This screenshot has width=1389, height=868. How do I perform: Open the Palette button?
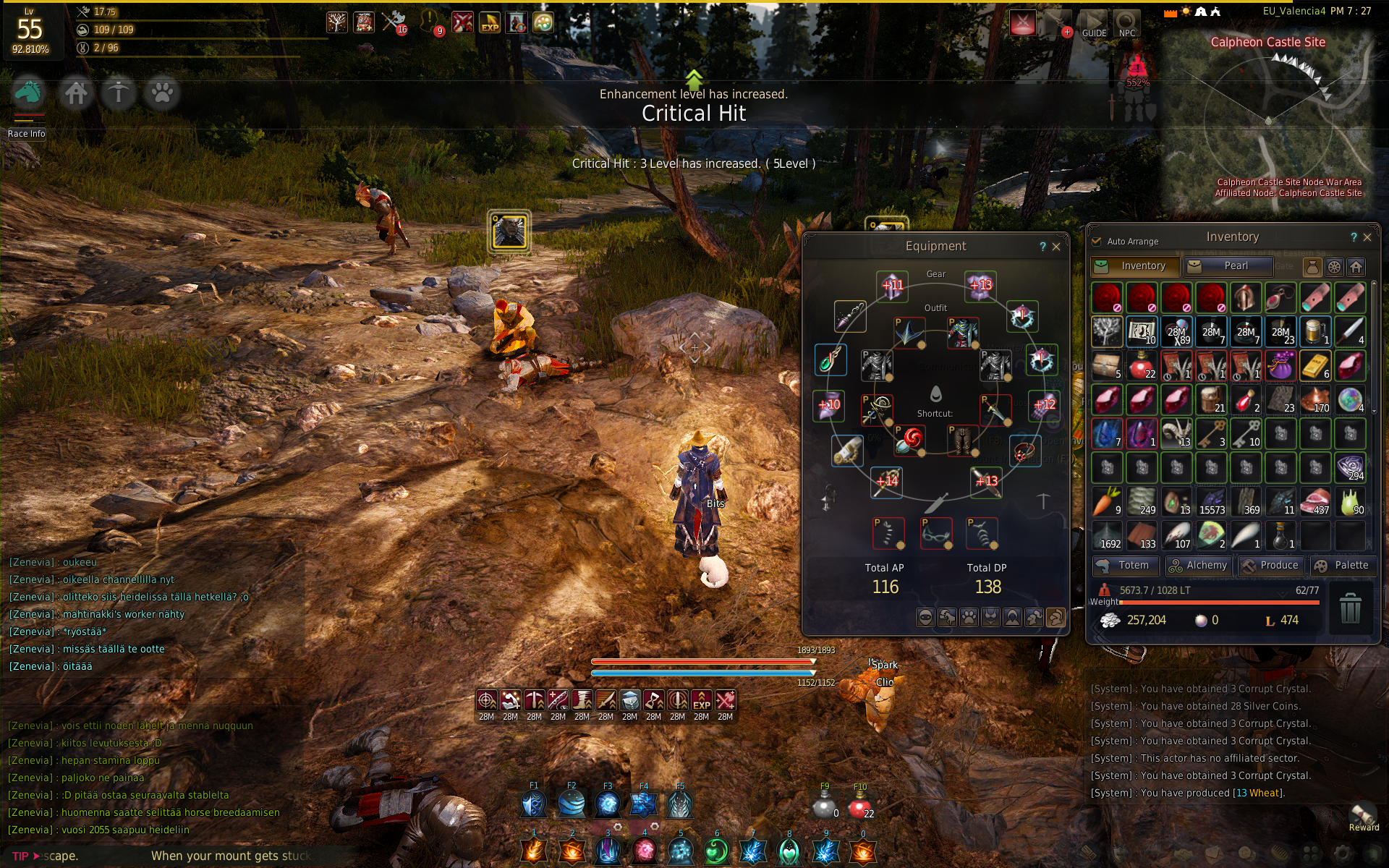click(x=1343, y=566)
